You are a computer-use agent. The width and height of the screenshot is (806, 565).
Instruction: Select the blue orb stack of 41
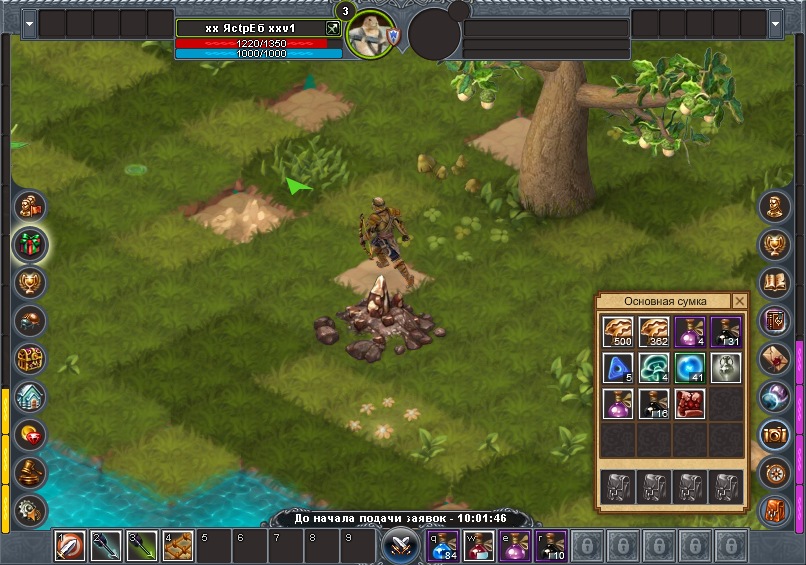coord(690,368)
